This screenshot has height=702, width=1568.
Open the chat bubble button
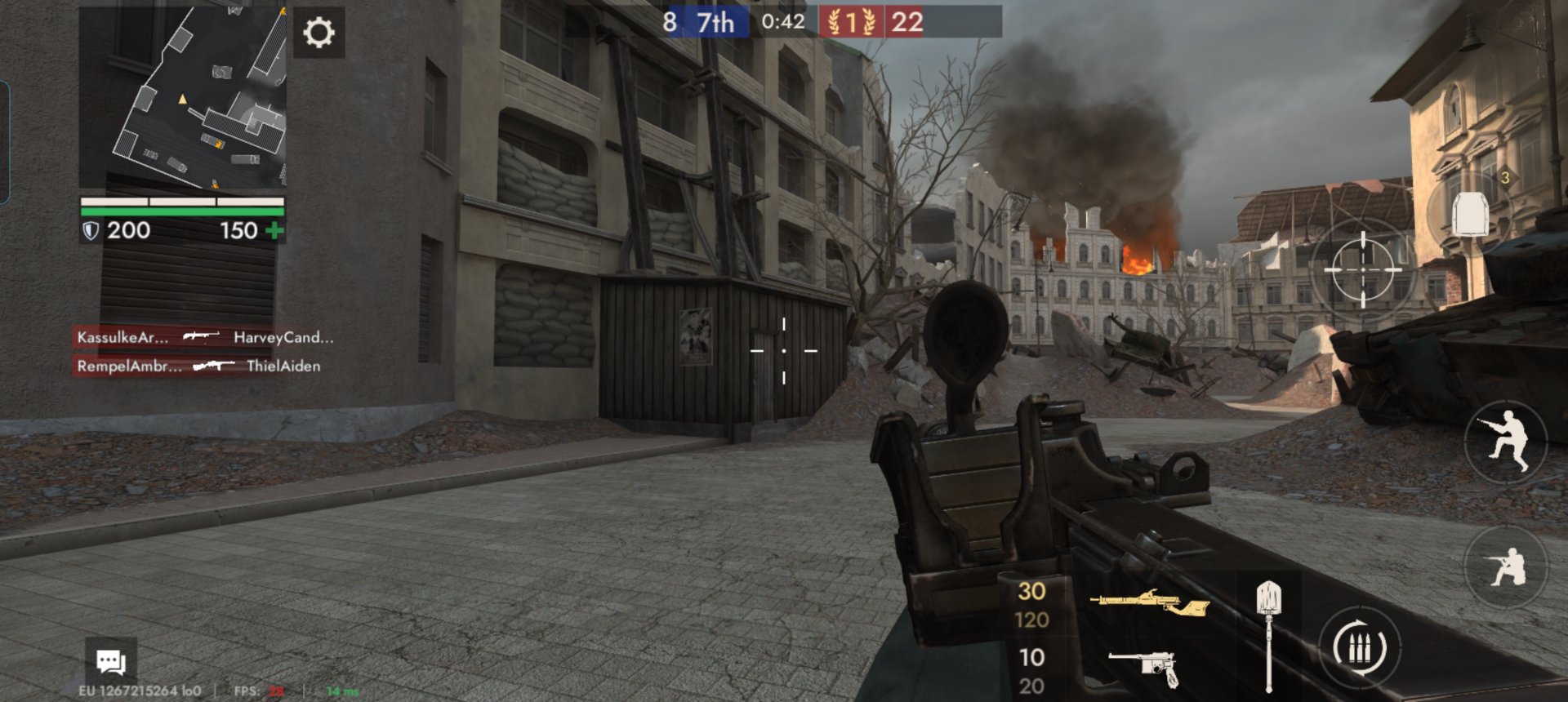coord(110,661)
